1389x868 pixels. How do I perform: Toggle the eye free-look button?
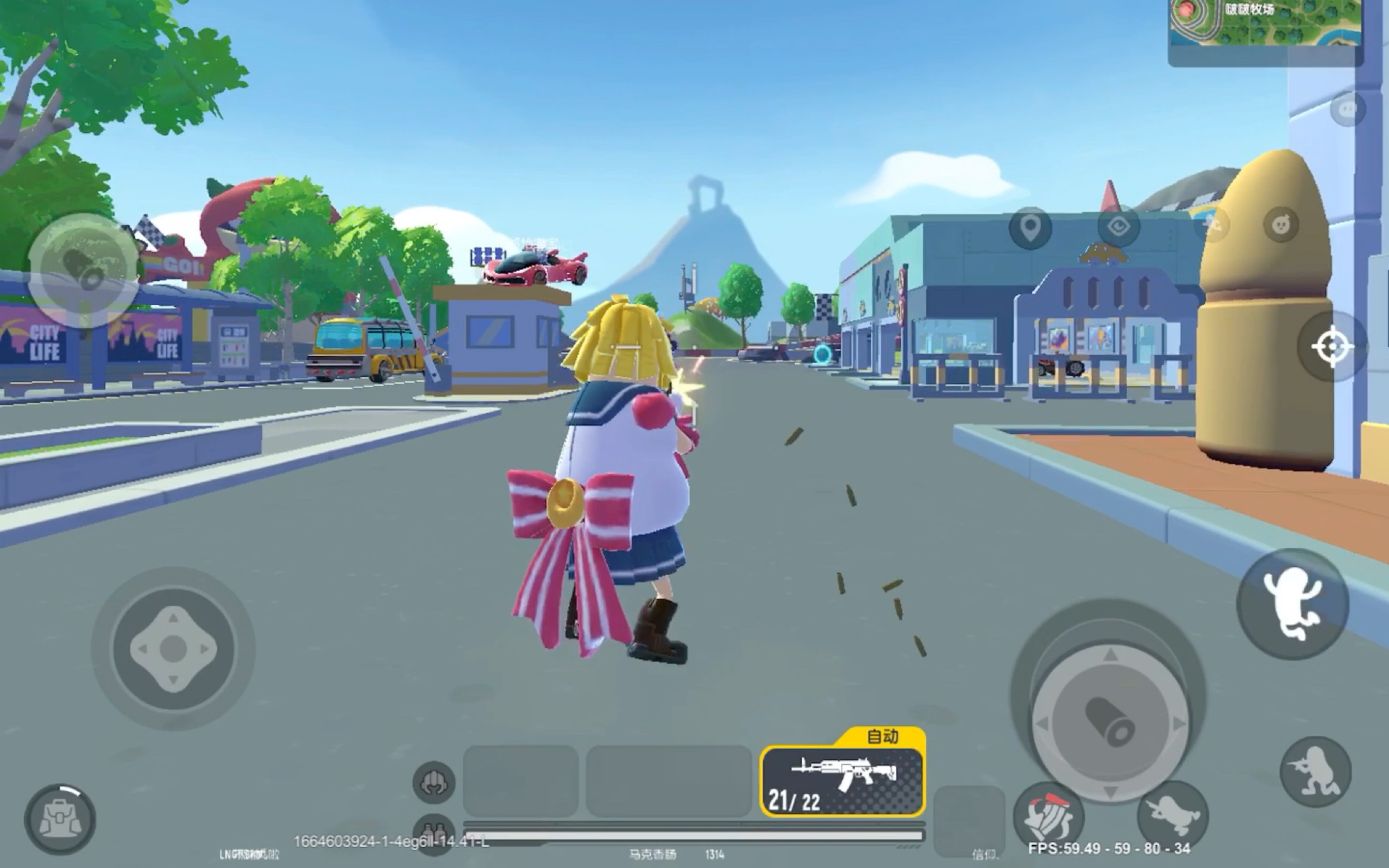1118,227
